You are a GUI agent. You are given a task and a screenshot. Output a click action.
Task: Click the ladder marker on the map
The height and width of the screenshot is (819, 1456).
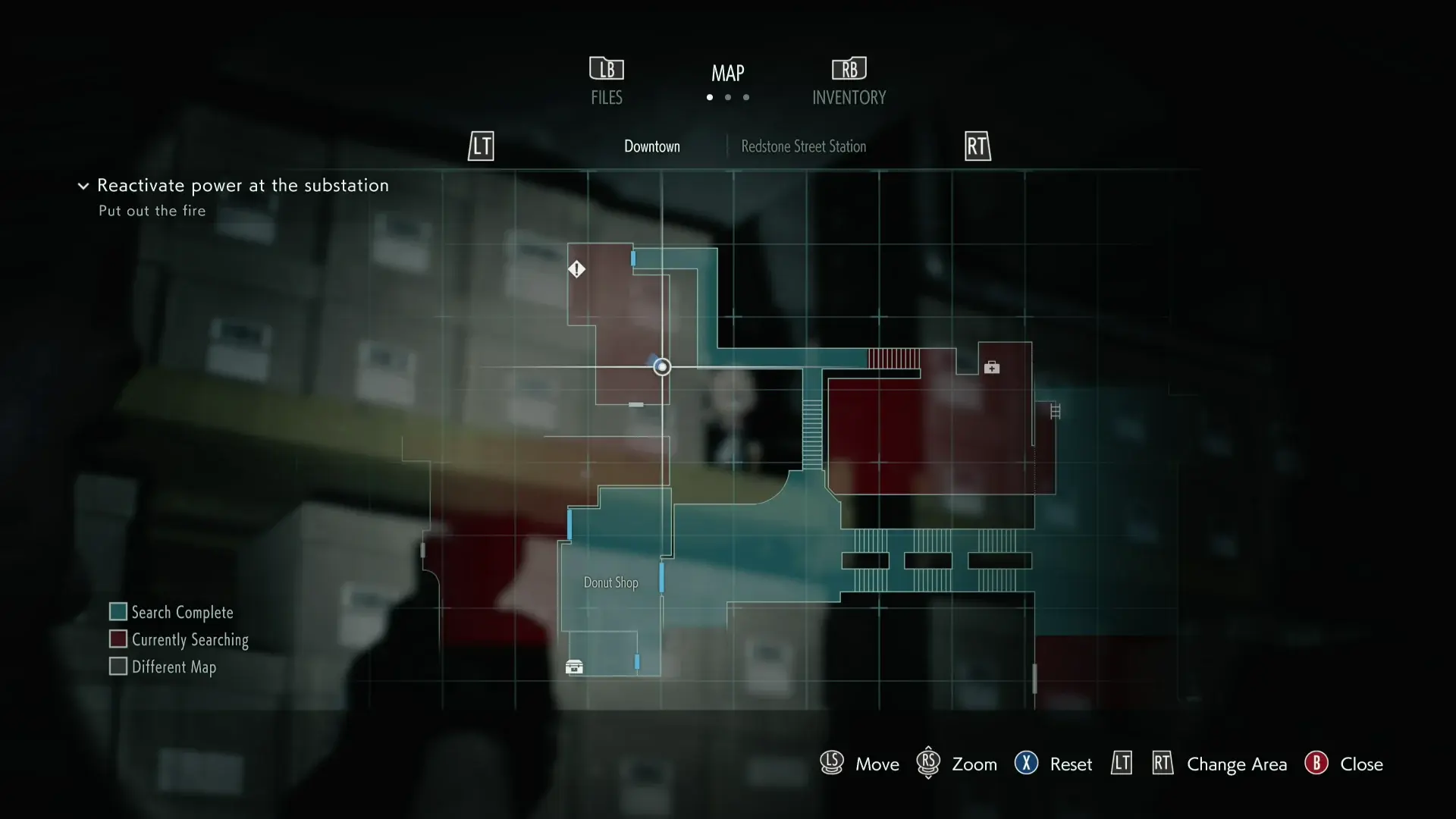pos(1055,411)
